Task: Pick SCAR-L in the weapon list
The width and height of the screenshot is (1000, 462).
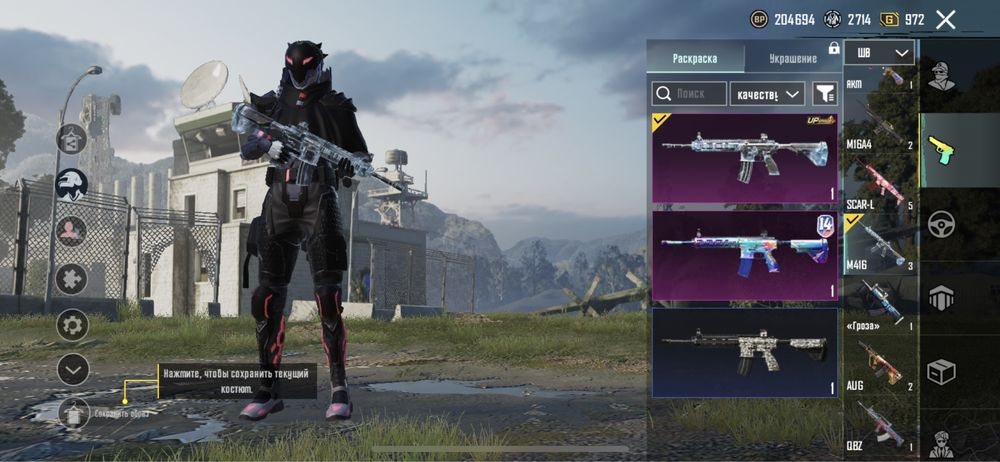Action: pyautogui.click(x=880, y=188)
